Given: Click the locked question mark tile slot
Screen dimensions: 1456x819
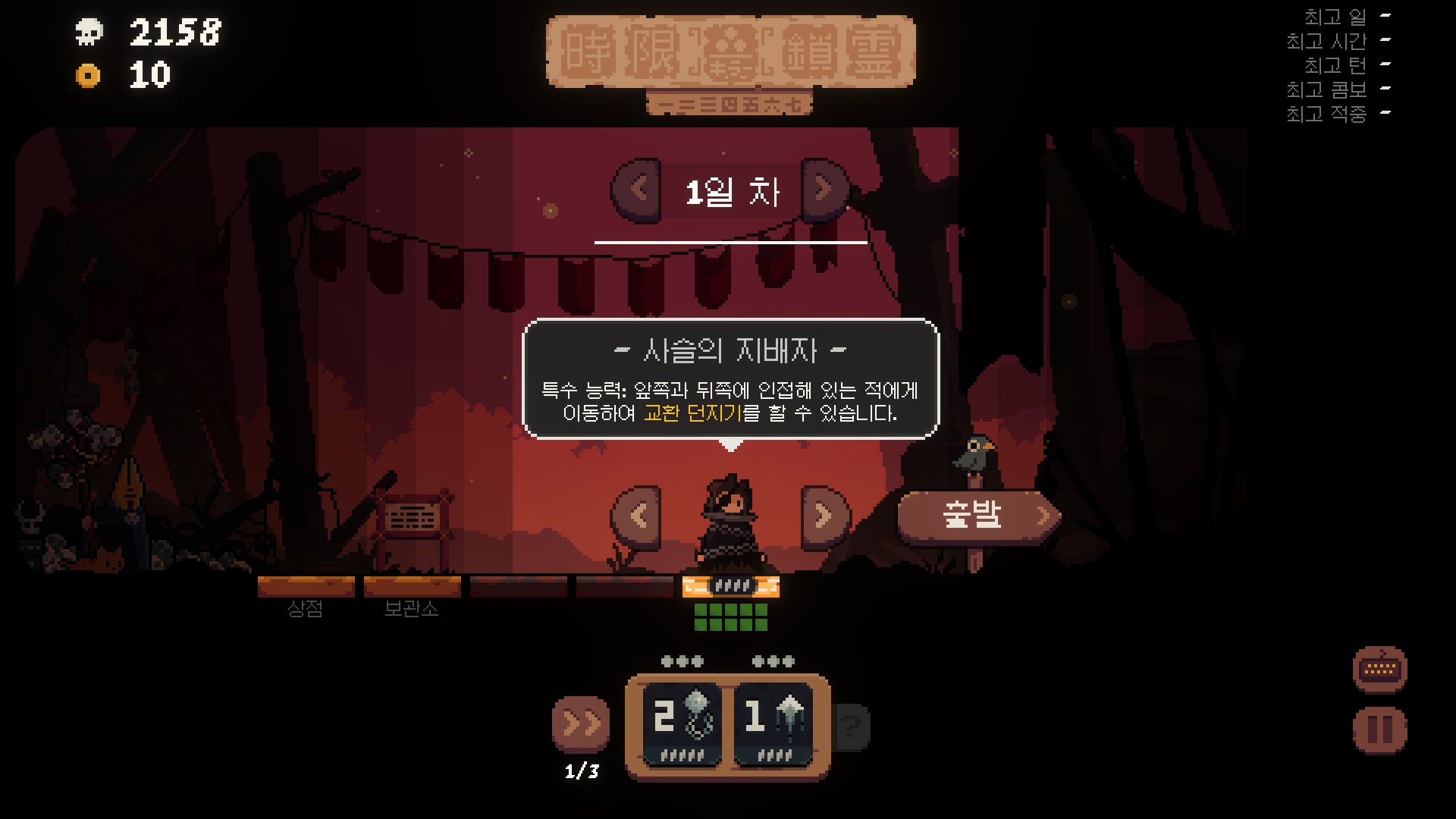Looking at the screenshot, I should coord(852,726).
